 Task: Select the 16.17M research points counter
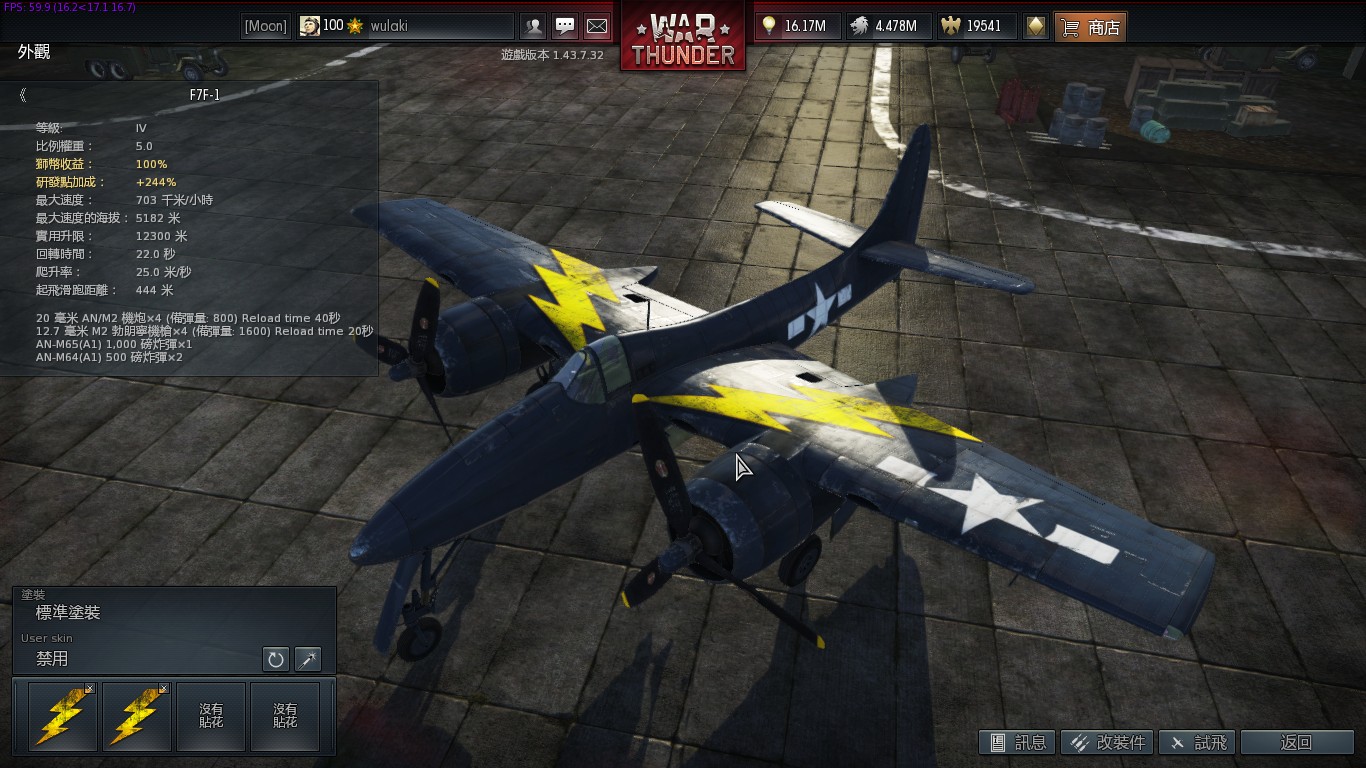click(796, 26)
